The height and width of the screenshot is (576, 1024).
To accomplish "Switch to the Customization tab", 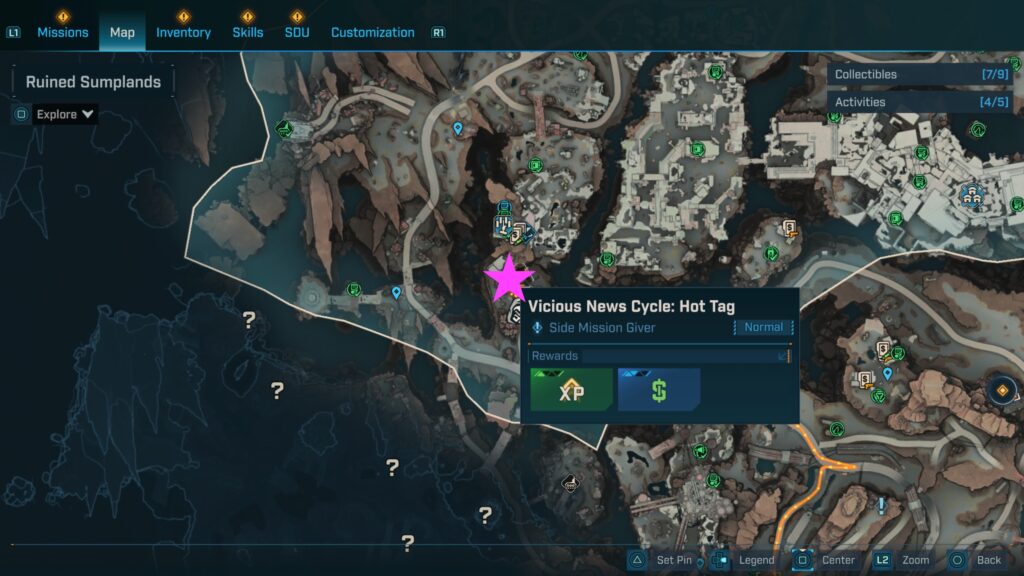I will pos(372,32).
